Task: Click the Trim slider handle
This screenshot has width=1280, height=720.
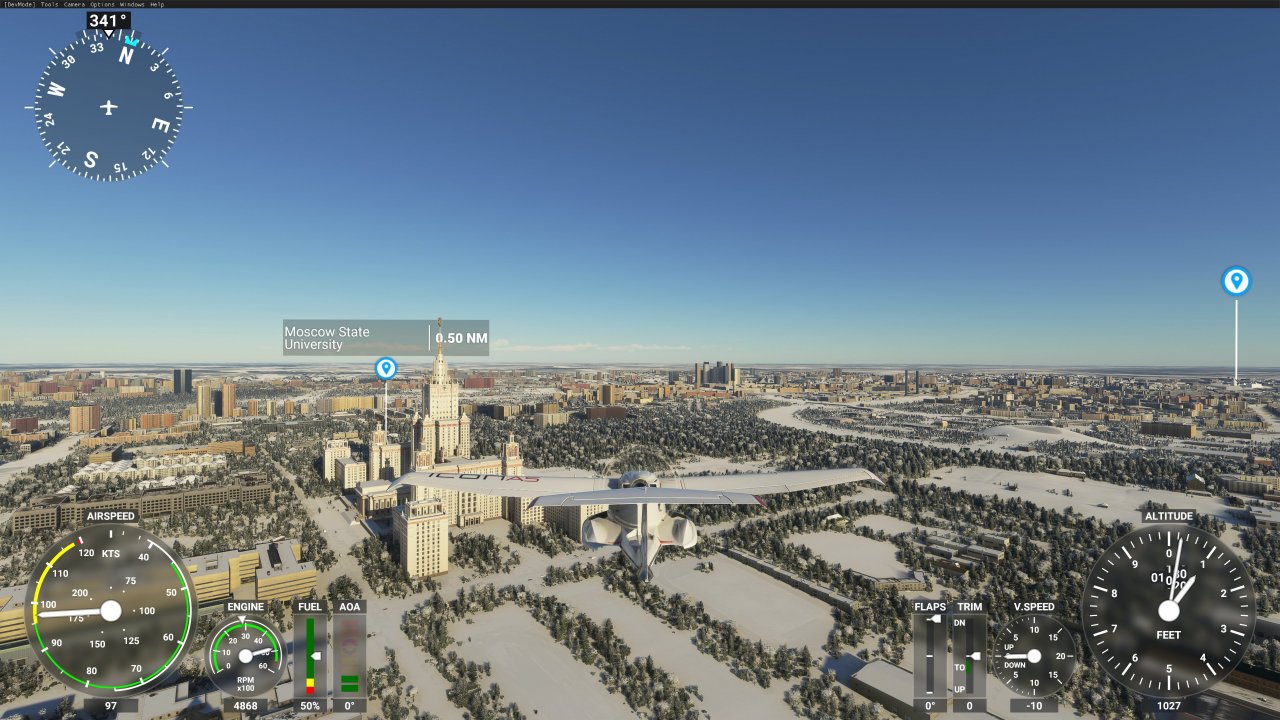Action: (976, 656)
